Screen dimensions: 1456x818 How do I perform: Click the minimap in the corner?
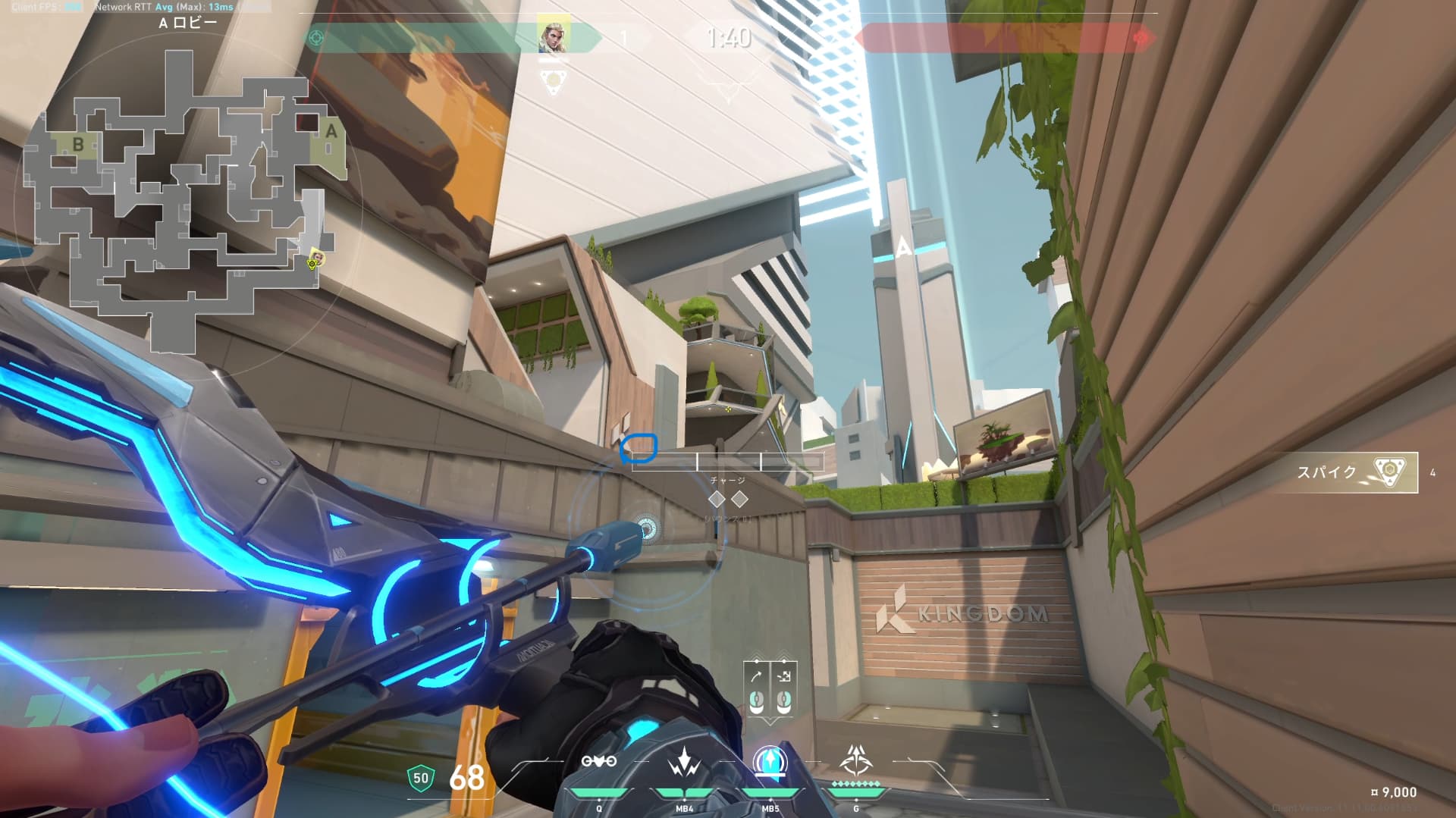(182, 197)
